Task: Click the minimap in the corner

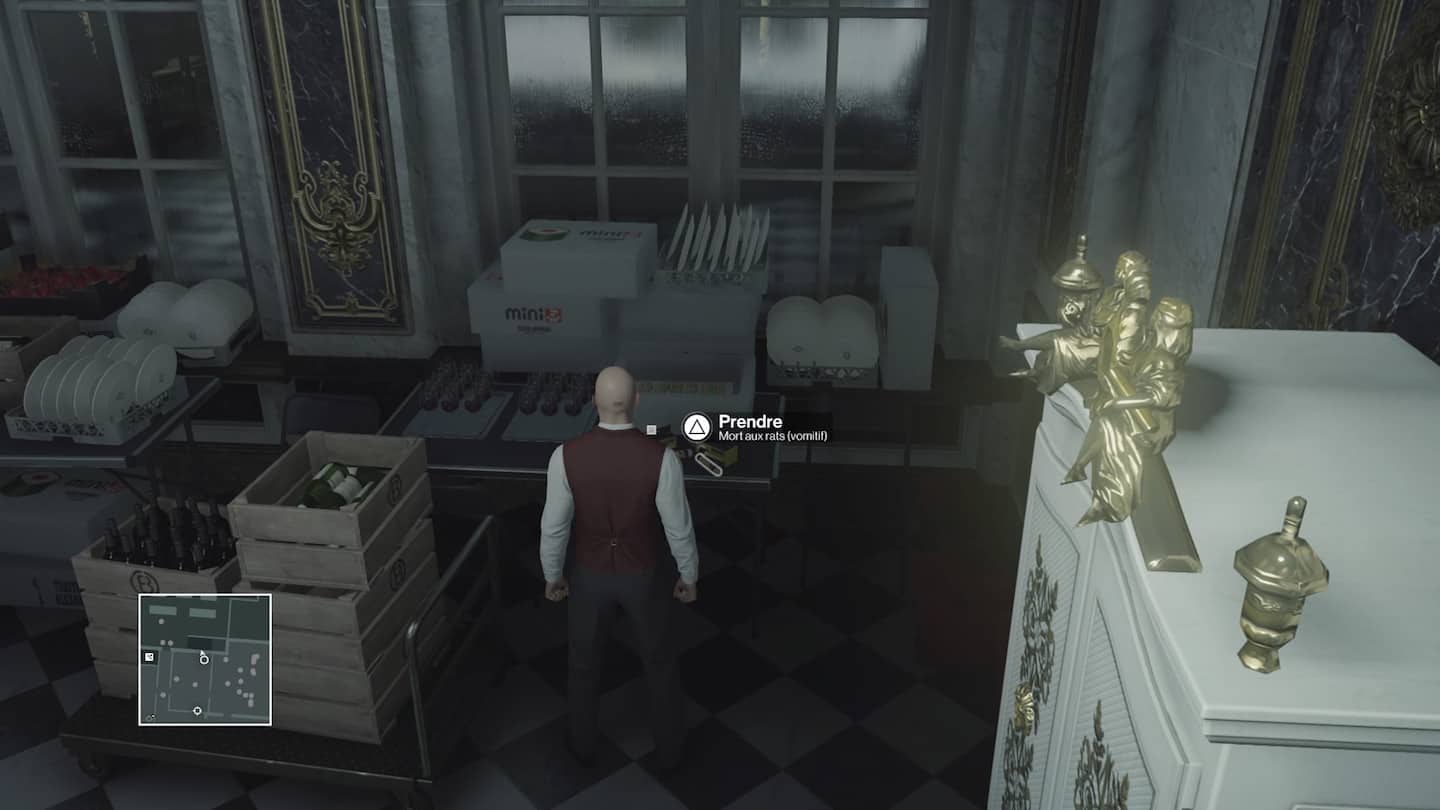Action: pyautogui.click(x=205, y=659)
